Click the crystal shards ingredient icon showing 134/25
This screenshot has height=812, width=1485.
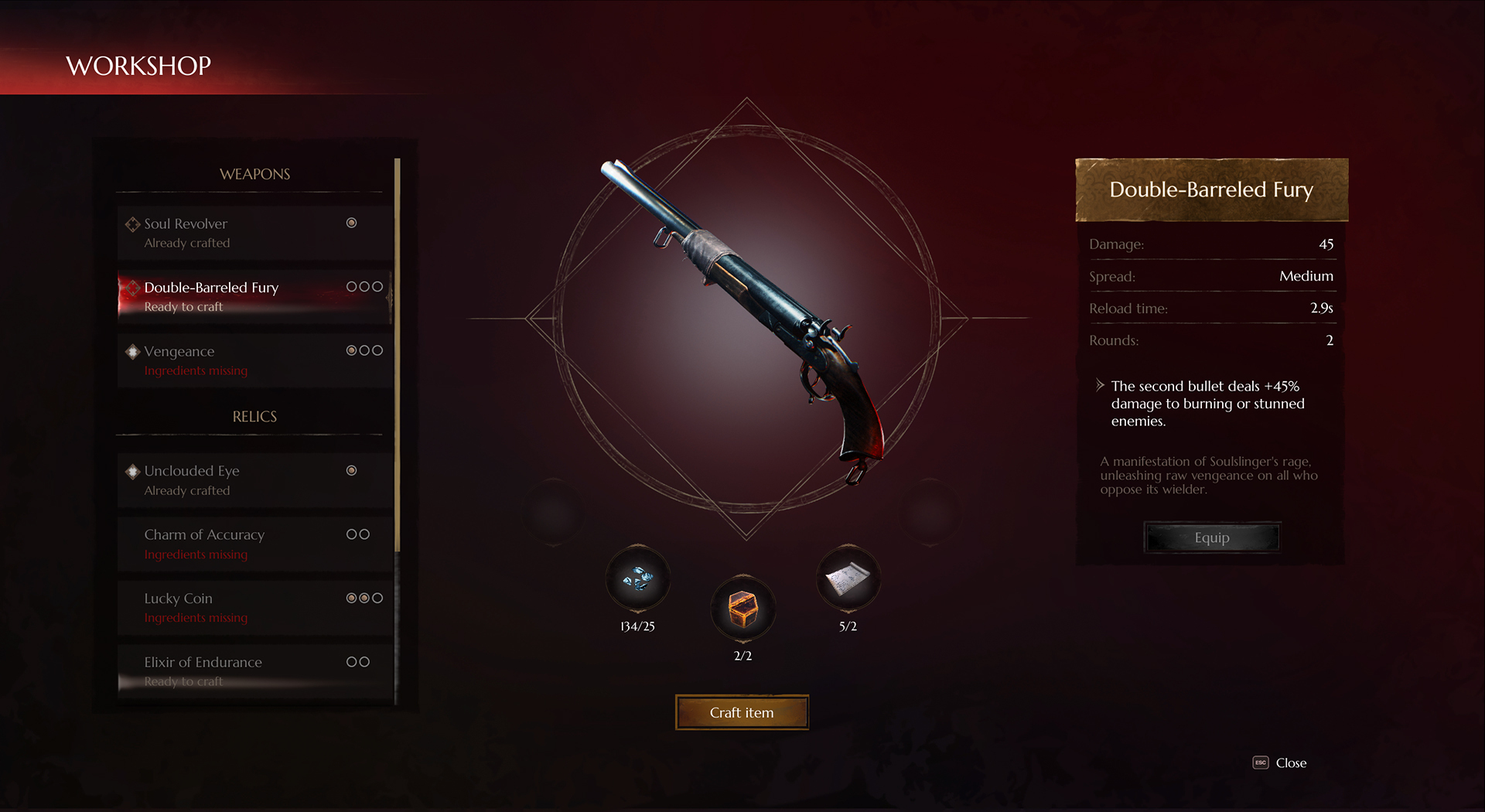pos(637,582)
